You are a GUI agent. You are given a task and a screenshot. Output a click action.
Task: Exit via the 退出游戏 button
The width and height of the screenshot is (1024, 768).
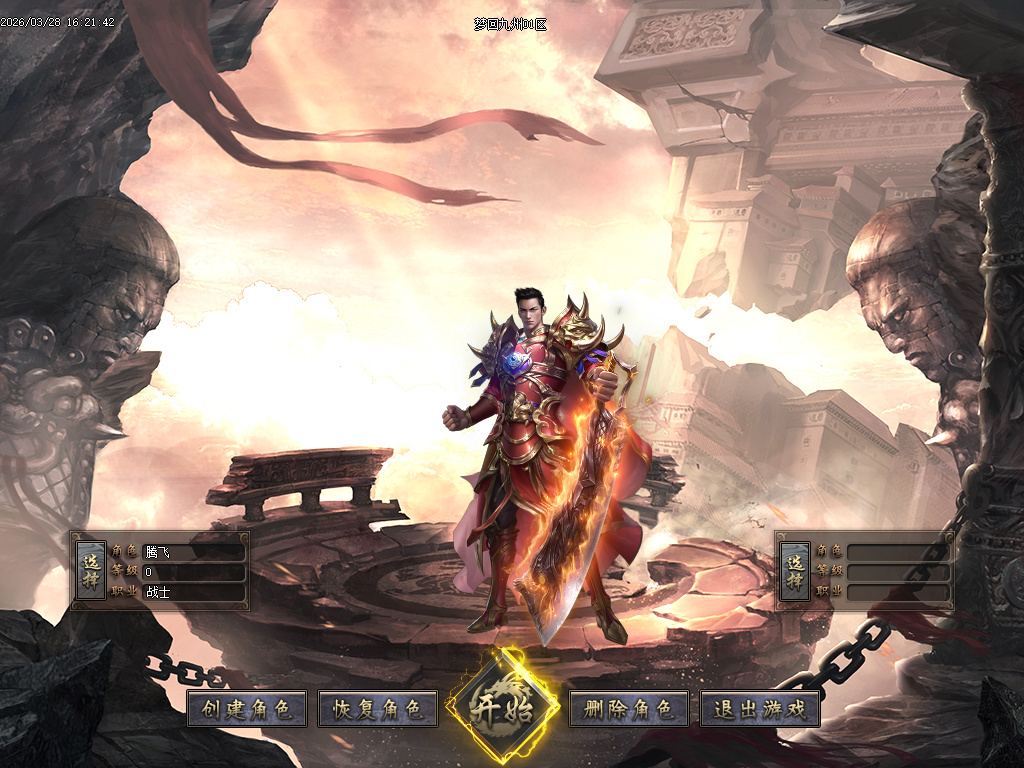click(760, 710)
